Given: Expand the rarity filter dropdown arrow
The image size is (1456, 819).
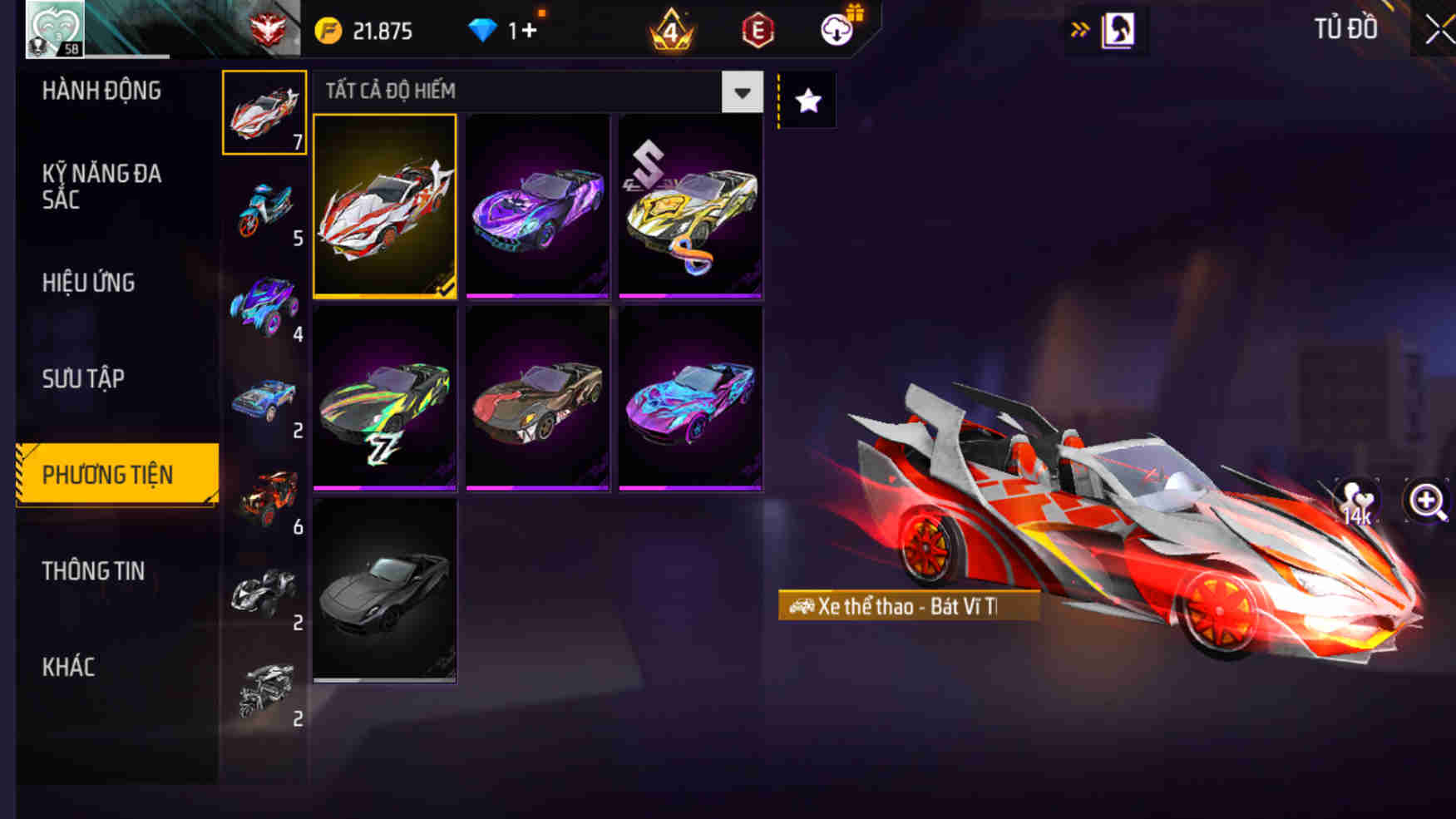Looking at the screenshot, I should (742, 91).
